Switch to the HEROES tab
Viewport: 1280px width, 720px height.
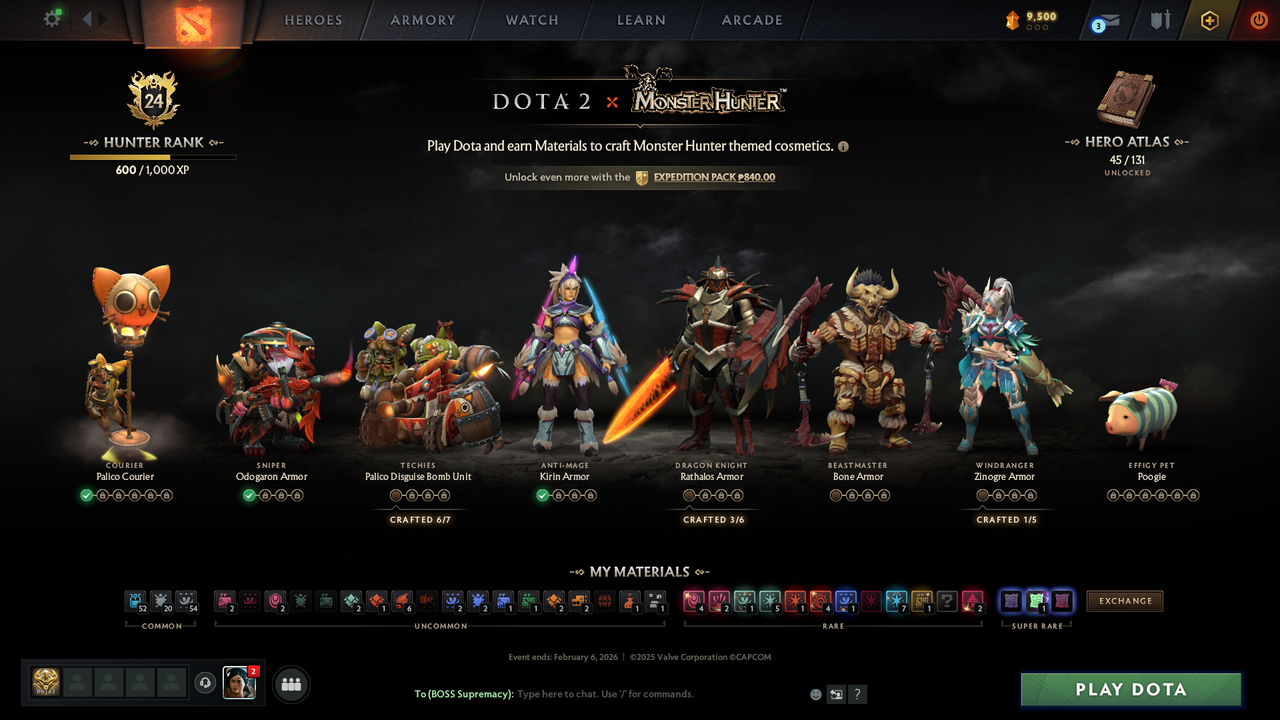[x=312, y=19]
